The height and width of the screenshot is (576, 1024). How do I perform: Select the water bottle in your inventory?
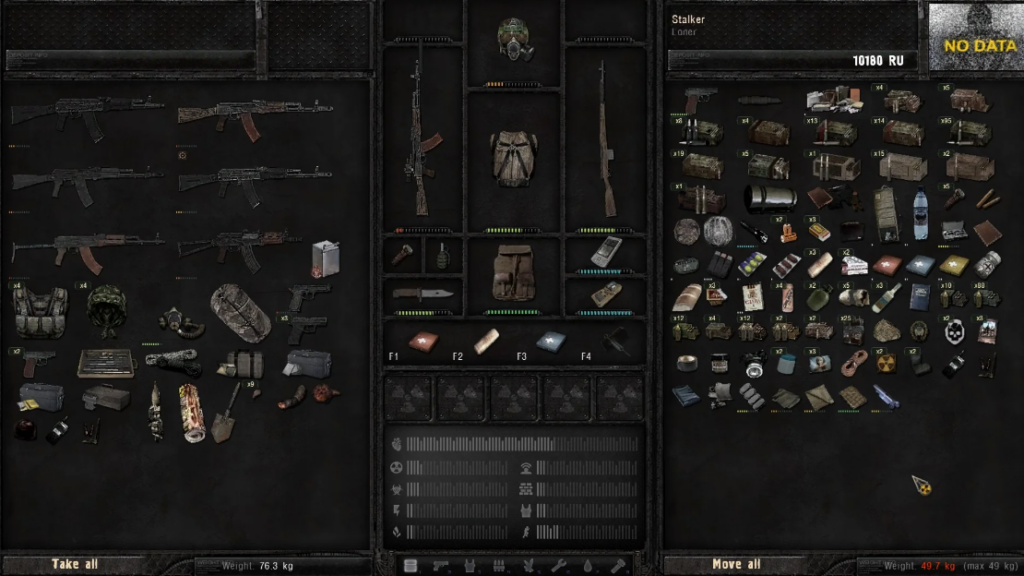coord(920,213)
